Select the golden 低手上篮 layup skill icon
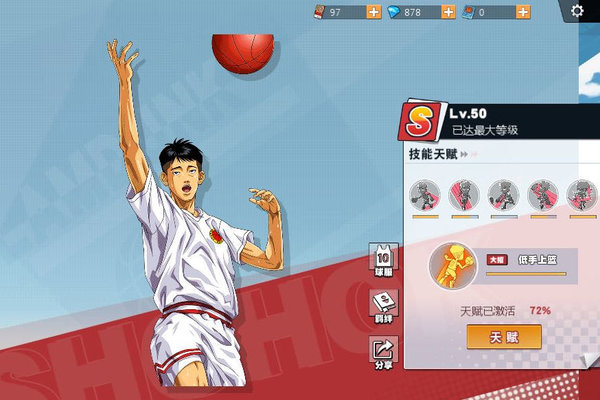The image size is (600, 400). coord(451,268)
